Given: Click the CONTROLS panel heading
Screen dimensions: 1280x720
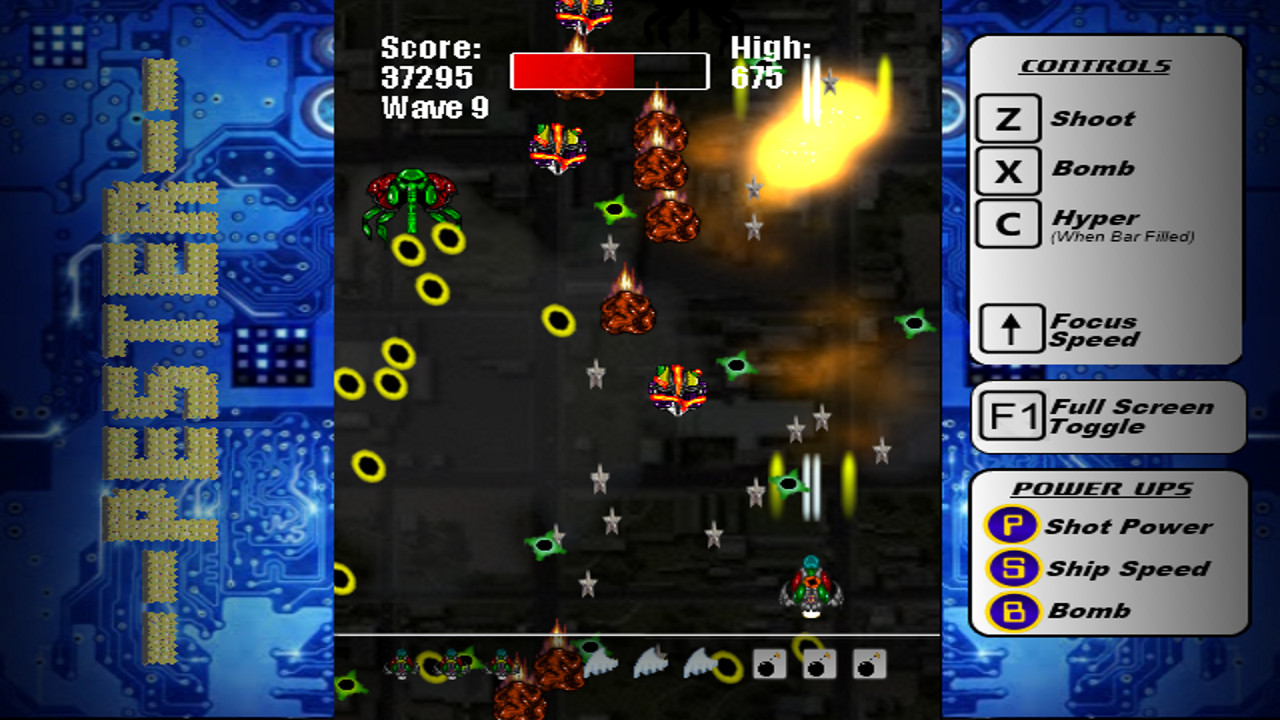Looking at the screenshot, I should click(1095, 65).
